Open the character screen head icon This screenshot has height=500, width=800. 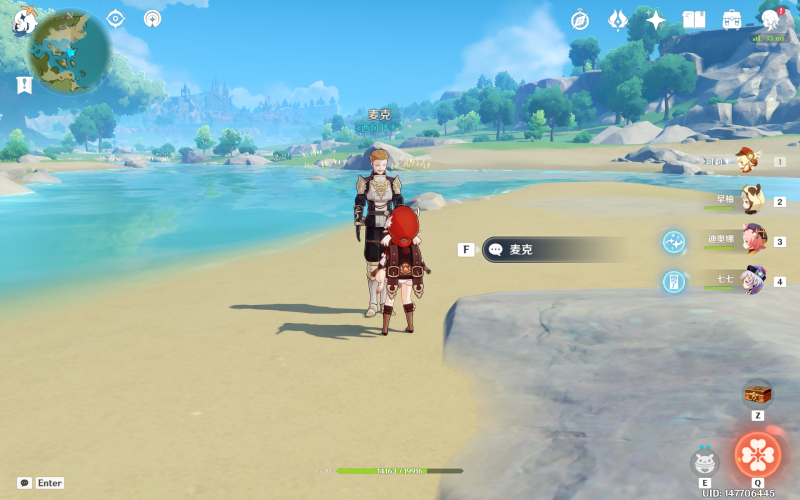click(x=770, y=19)
